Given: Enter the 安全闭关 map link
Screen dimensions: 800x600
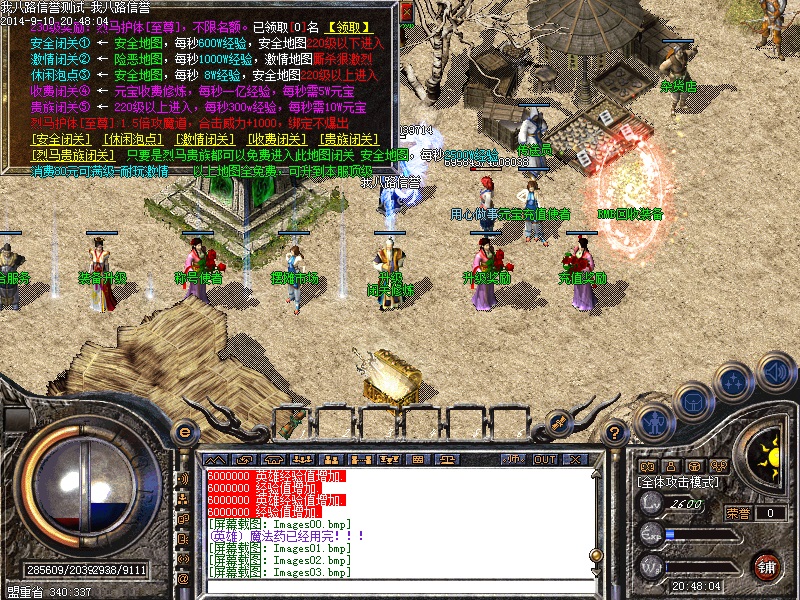Looking at the screenshot, I should click(x=60, y=139).
